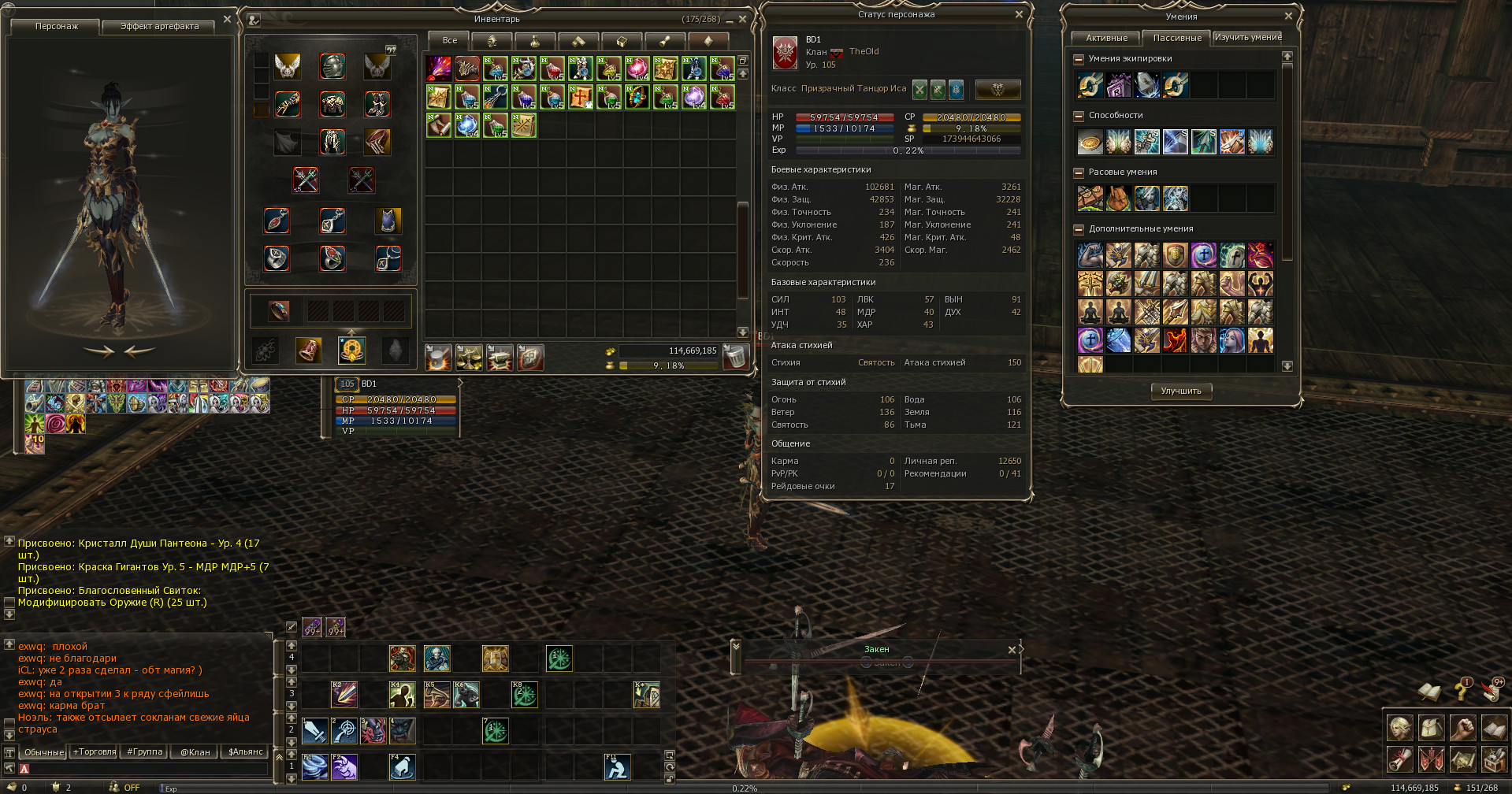This screenshot has height=794, width=1512.
Task: Collapse the Умения экипировки section
Action: [x=1079, y=59]
